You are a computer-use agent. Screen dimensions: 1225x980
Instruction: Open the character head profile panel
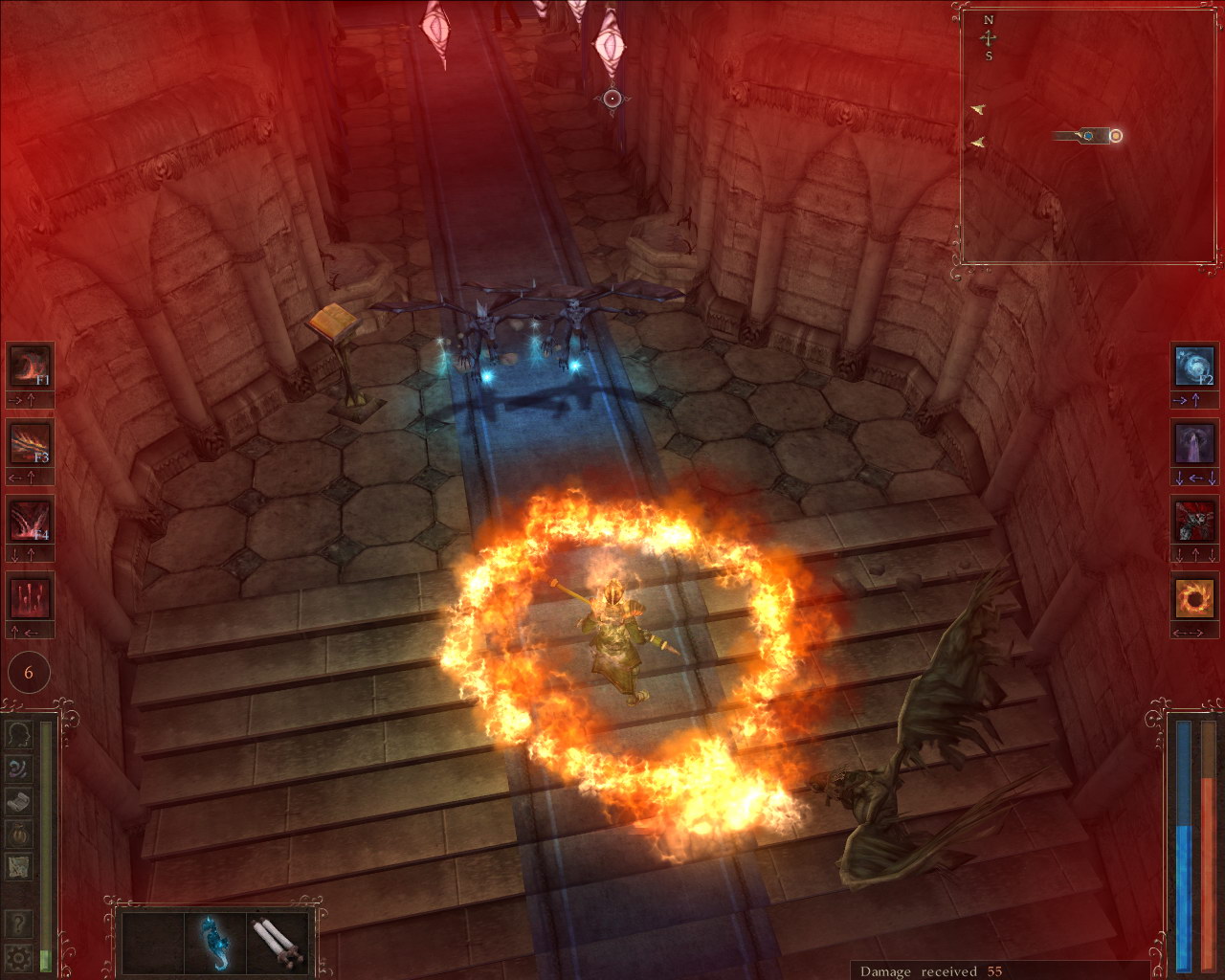pos(19,734)
